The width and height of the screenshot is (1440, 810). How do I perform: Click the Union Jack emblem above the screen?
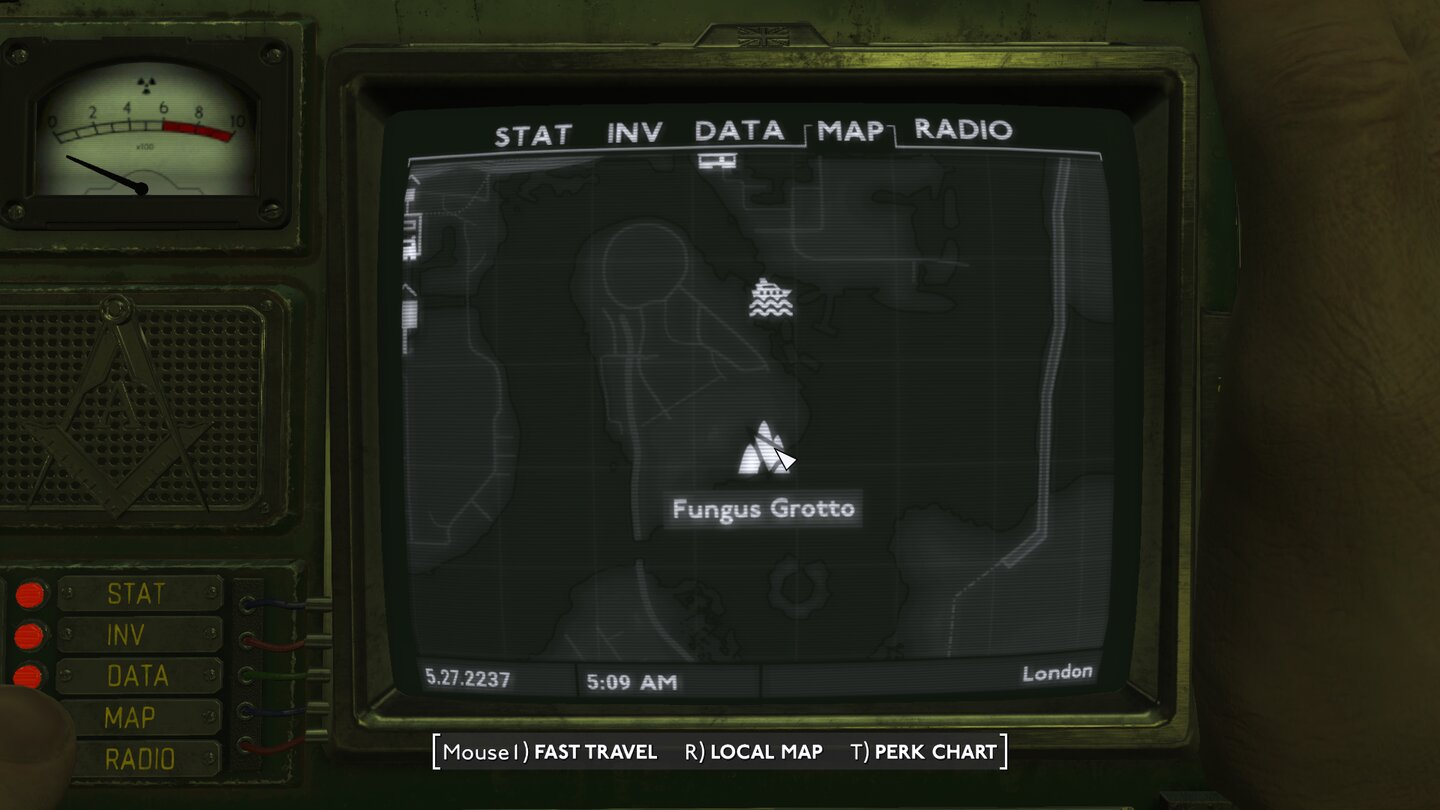pos(764,36)
